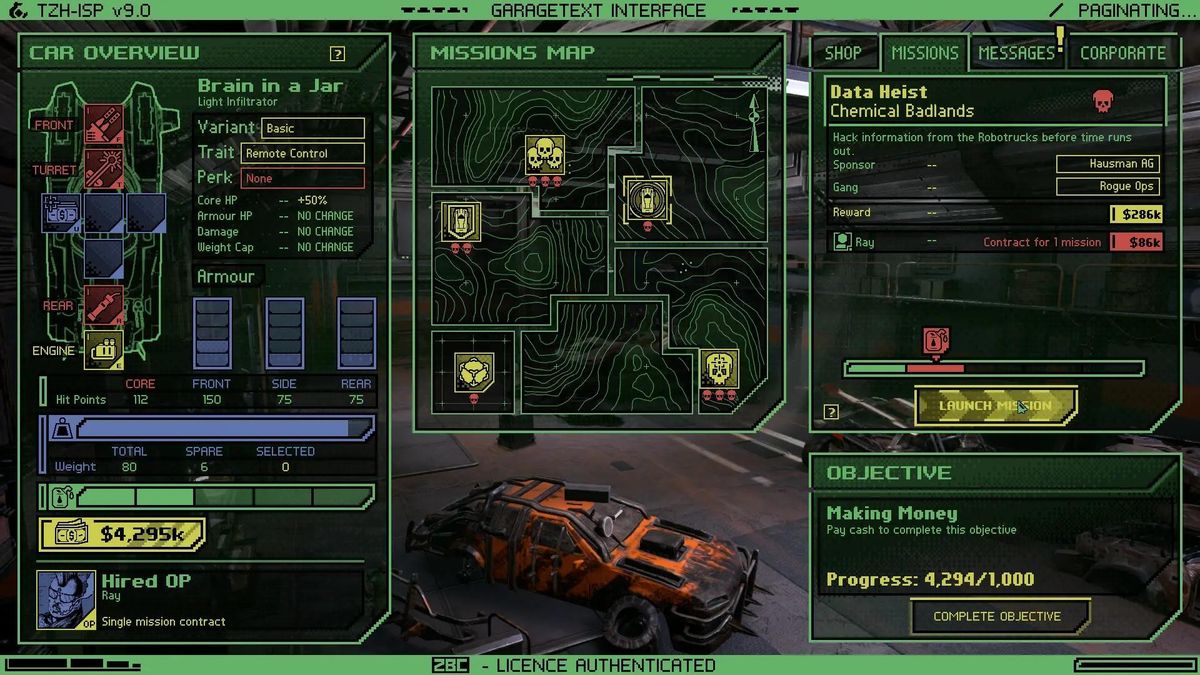The height and width of the screenshot is (675, 1200).
Task: Select the Perk None field
Action: click(x=303, y=178)
